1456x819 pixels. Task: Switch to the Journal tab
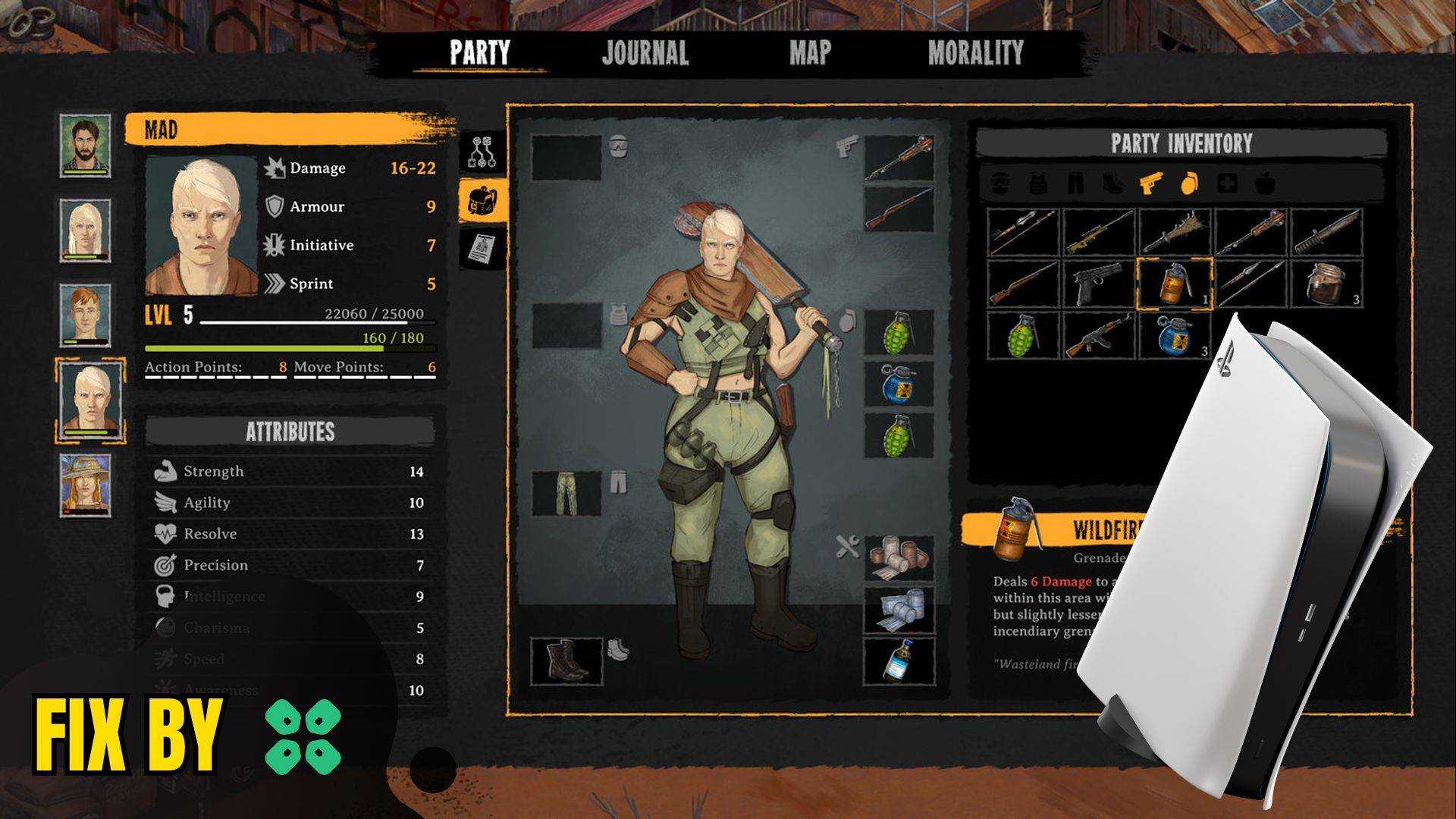[x=645, y=53]
